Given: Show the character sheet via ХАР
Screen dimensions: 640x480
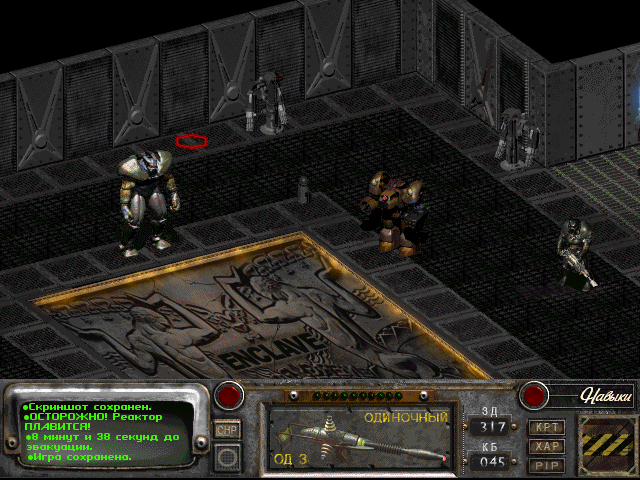Looking at the screenshot, I should pyautogui.click(x=547, y=446).
